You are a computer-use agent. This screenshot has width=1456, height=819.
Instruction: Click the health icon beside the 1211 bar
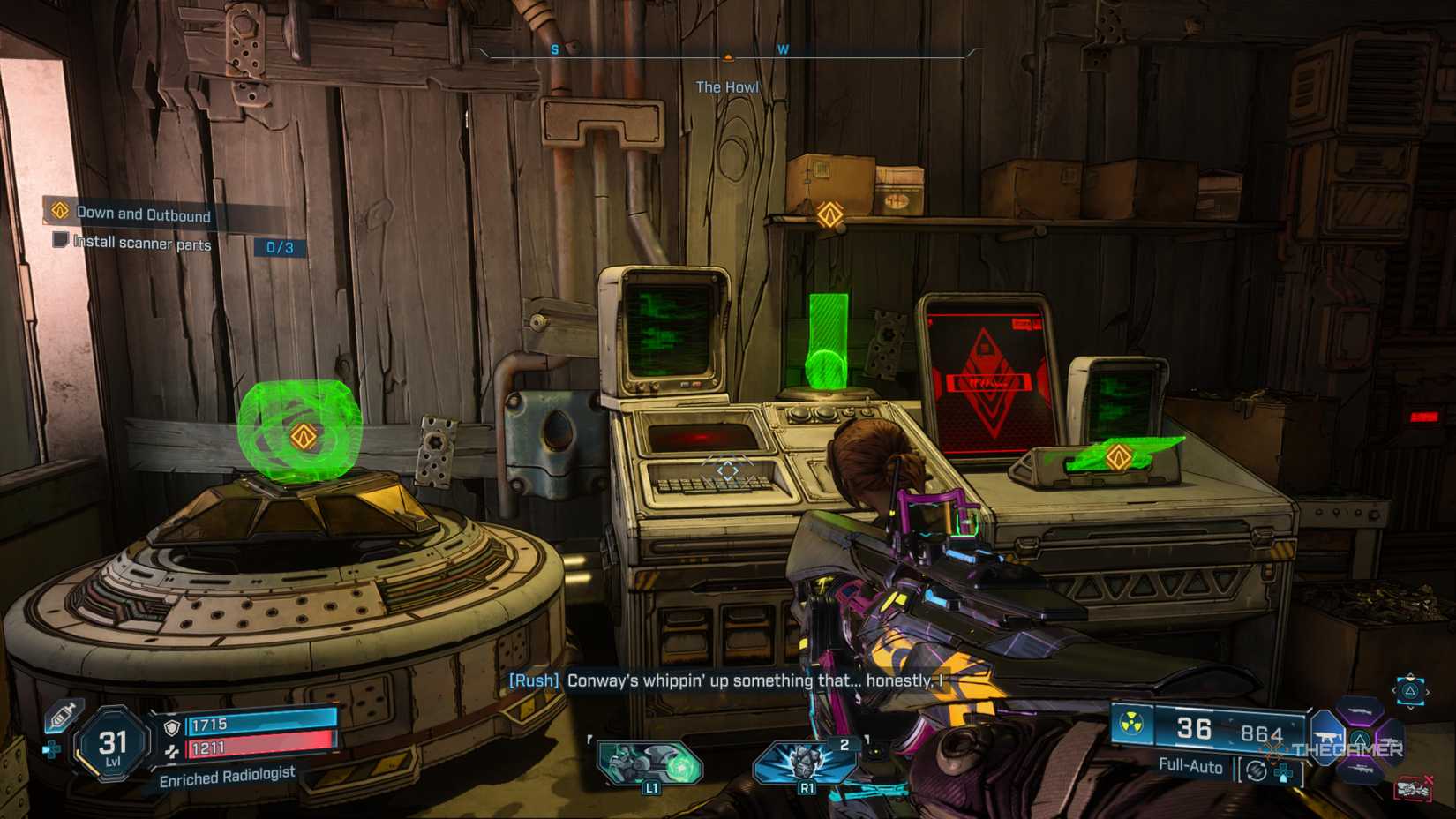pos(171,753)
